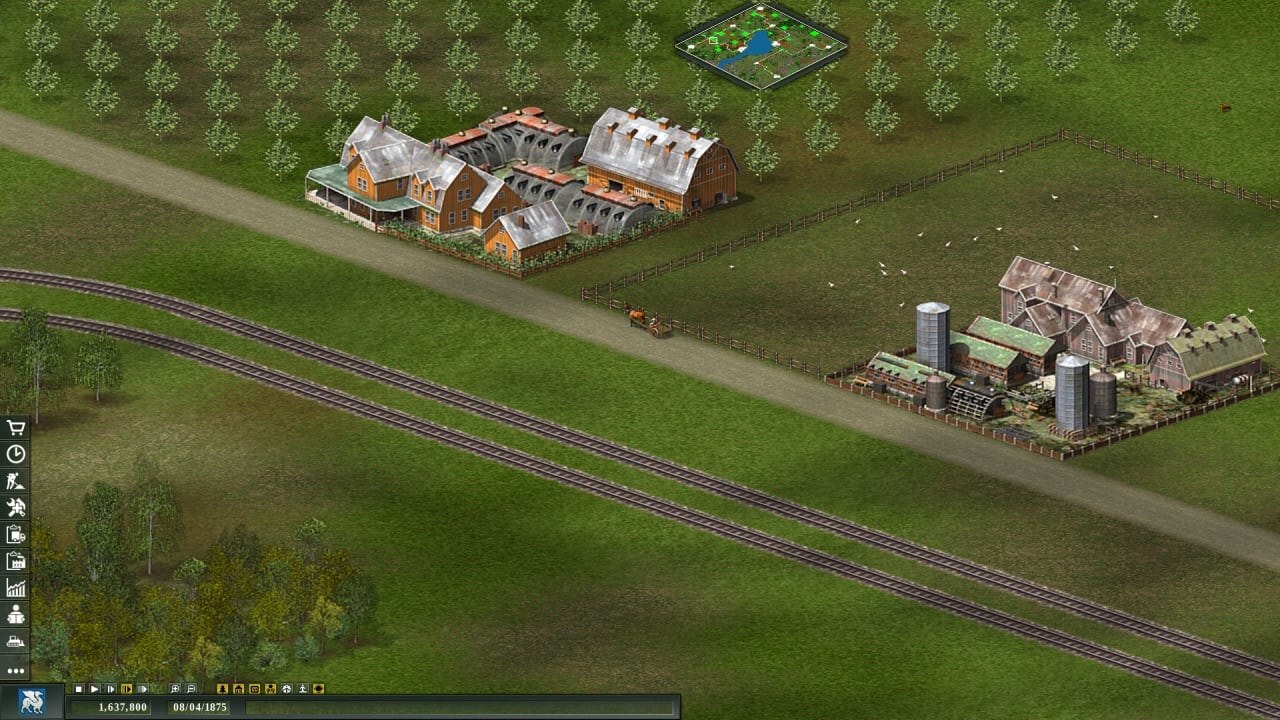Click the diamond-shaped minimap
Image resolution: width=1280 pixels, height=720 pixels.
(x=761, y=45)
